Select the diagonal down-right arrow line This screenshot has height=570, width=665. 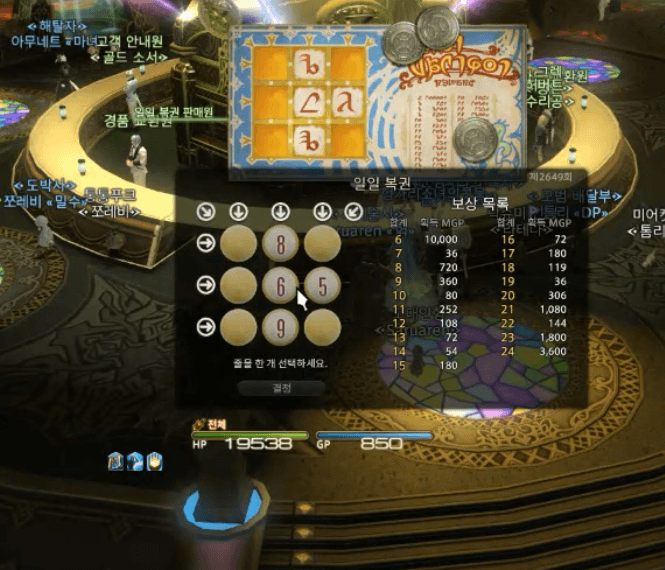coord(204,211)
